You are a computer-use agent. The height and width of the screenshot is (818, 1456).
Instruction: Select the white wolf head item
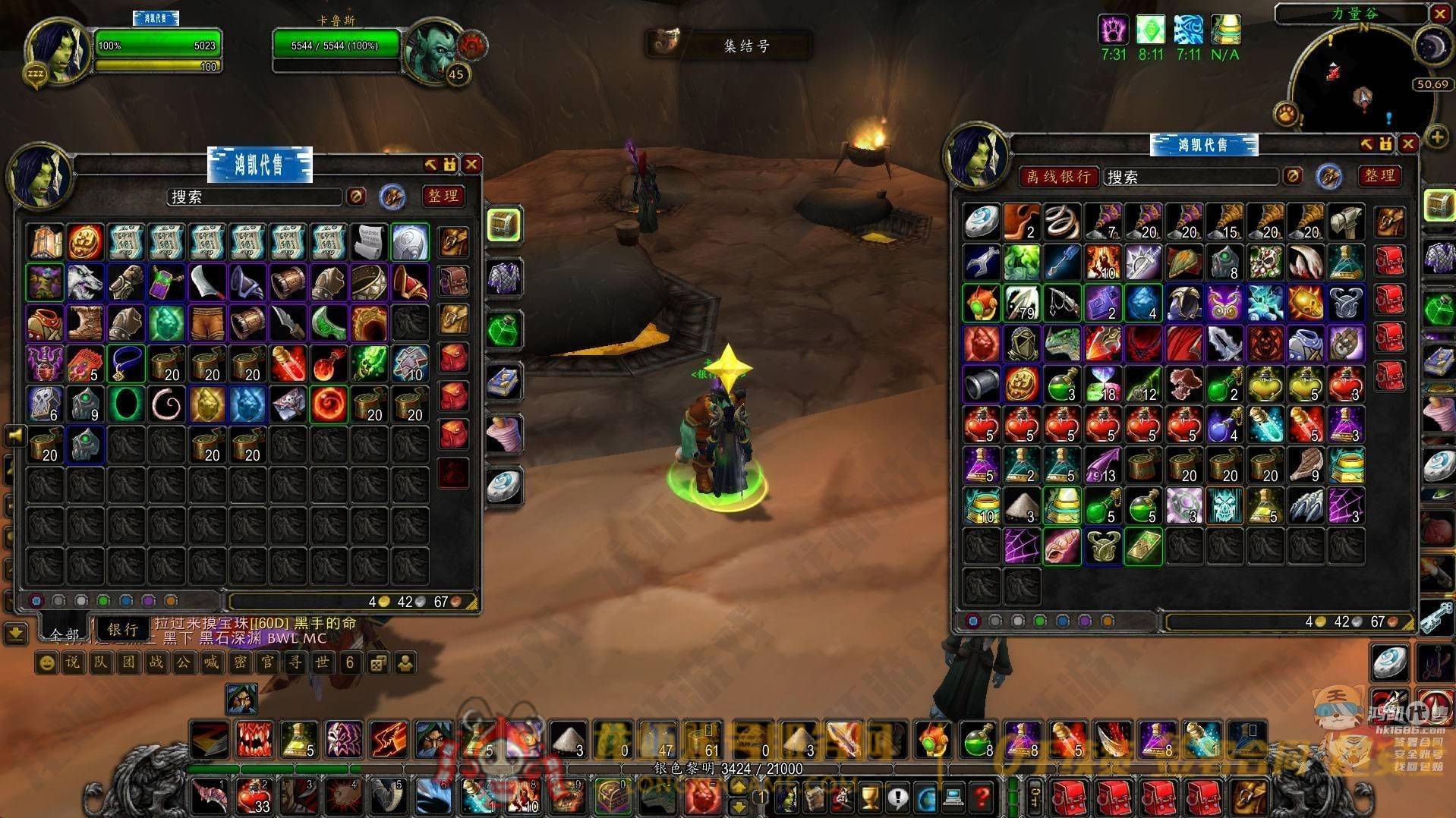[85, 282]
